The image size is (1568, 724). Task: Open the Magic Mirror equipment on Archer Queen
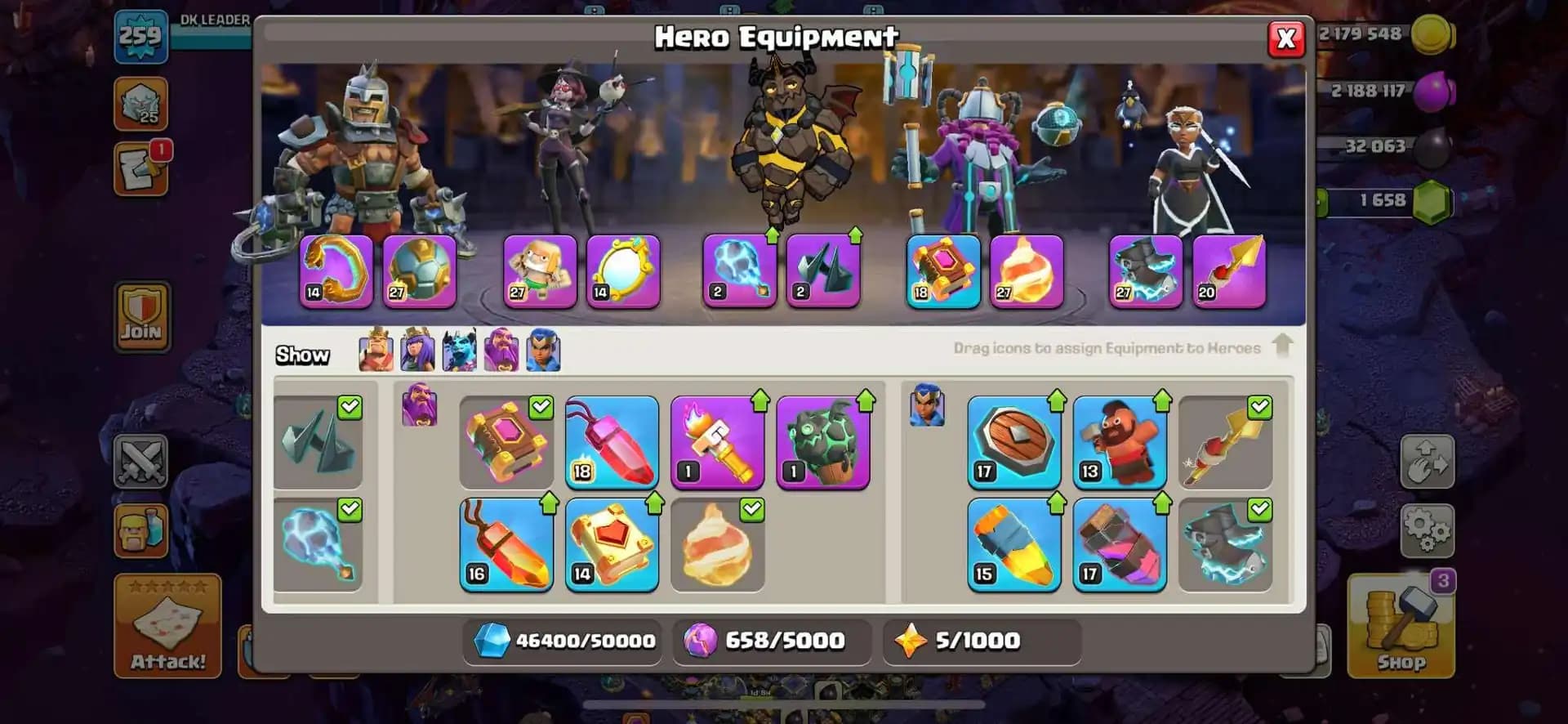(625, 270)
